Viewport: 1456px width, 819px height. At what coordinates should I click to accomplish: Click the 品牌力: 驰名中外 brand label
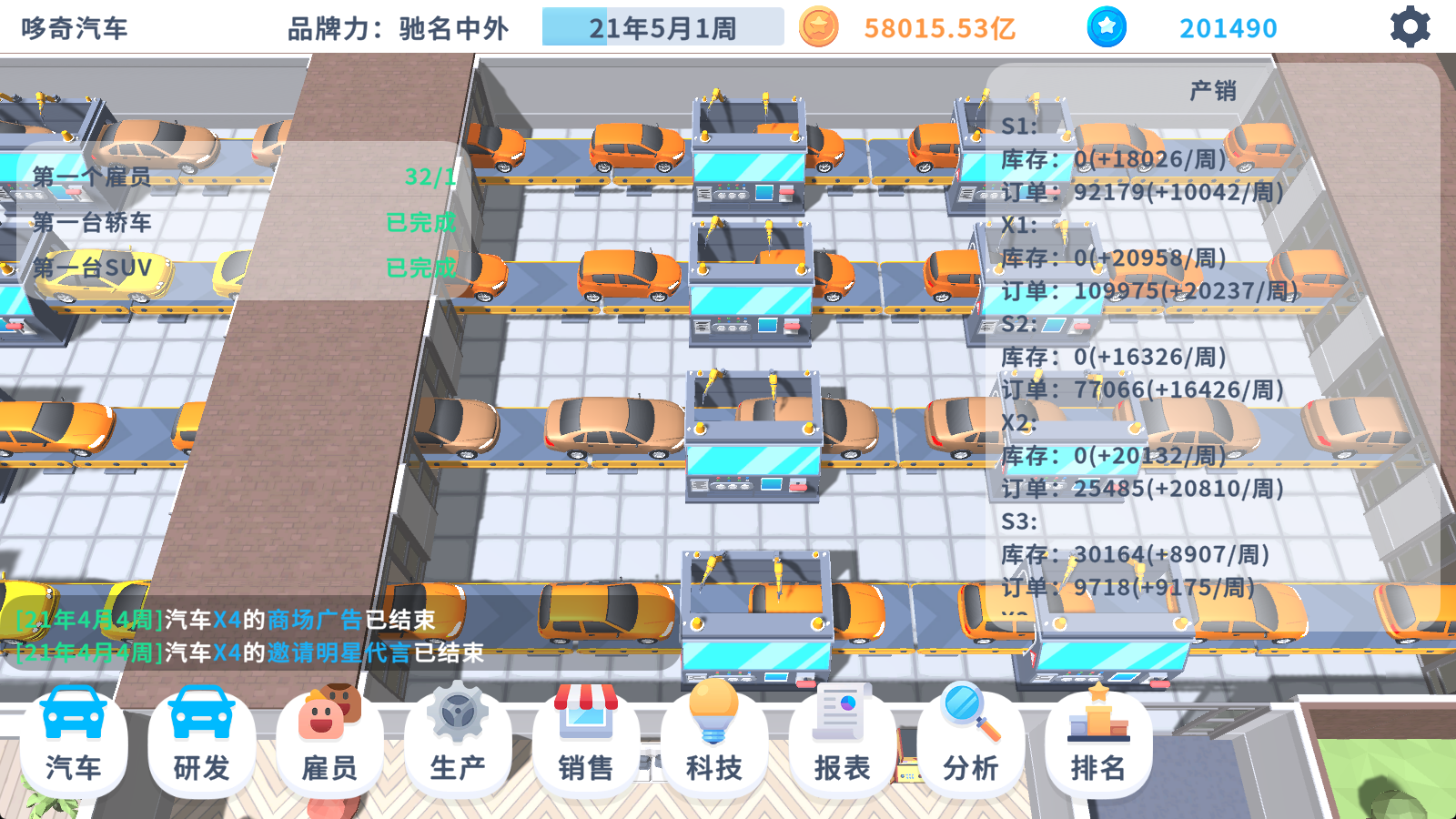point(400,27)
